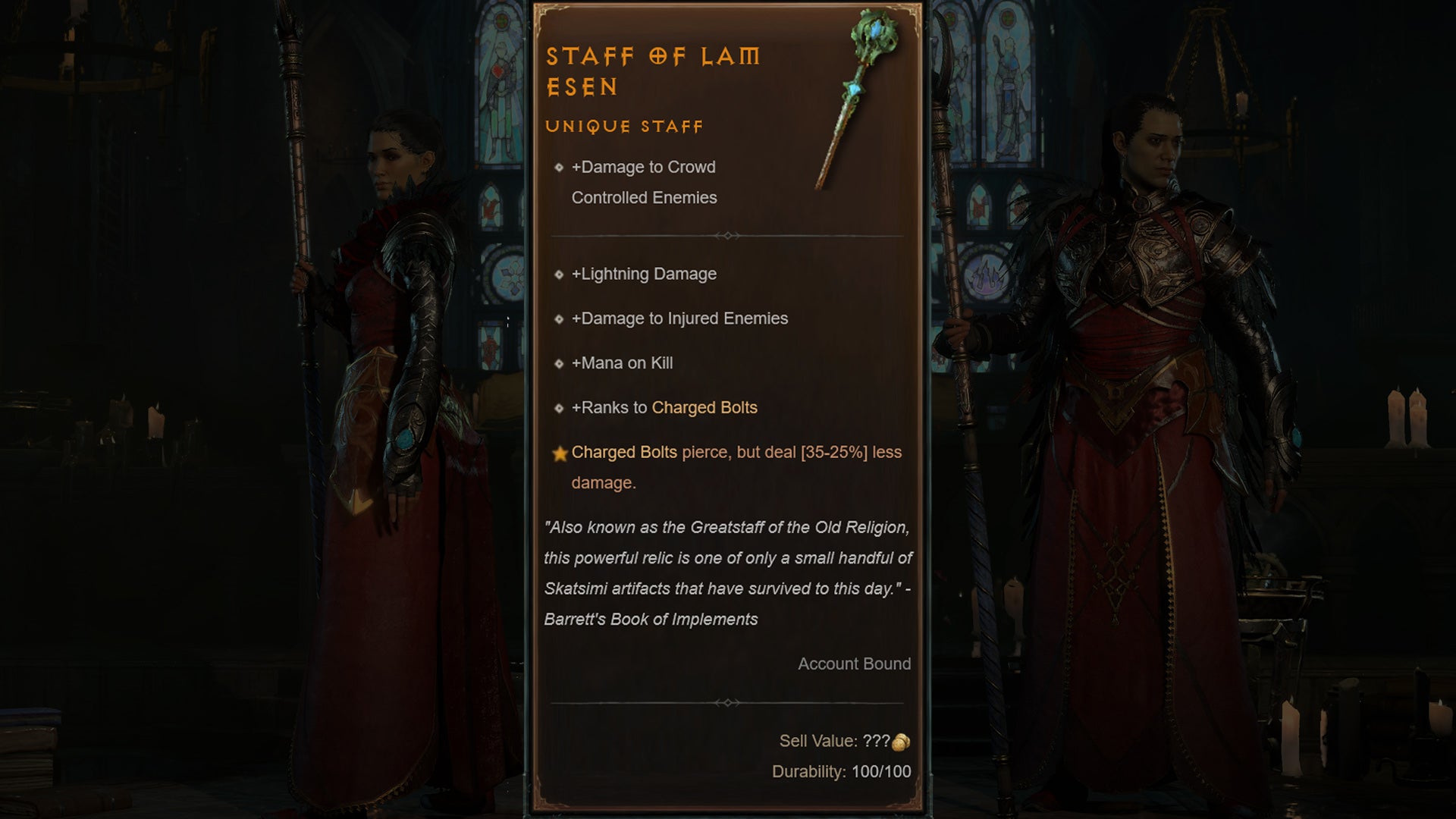The height and width of the screenshot is (819, 1456).
Task: Click the diamond bullet next to Ranks to Charged Bolts
Action: point(560,408)
